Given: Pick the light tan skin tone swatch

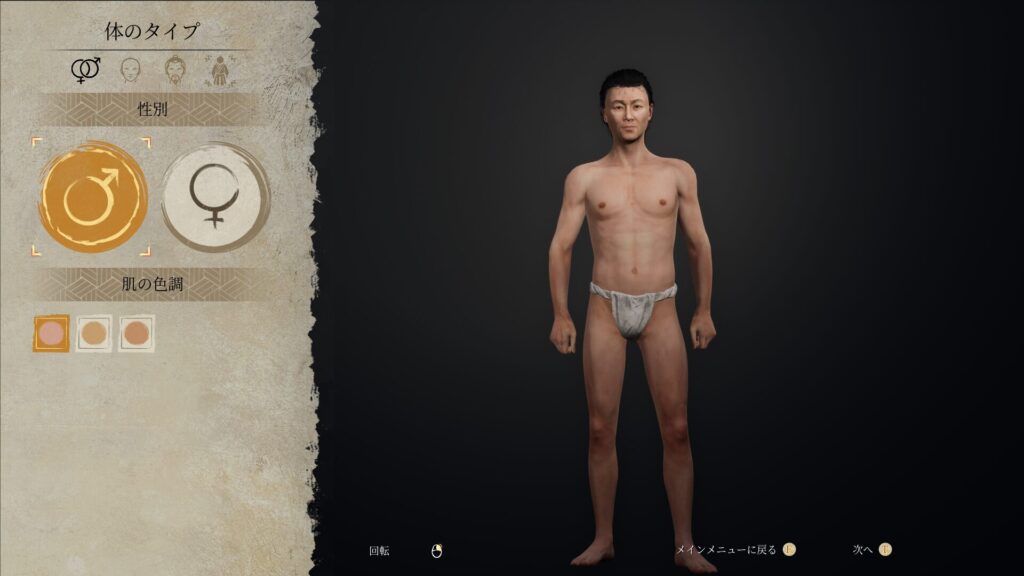Looking at the screenshot, I should click(94, 333).
